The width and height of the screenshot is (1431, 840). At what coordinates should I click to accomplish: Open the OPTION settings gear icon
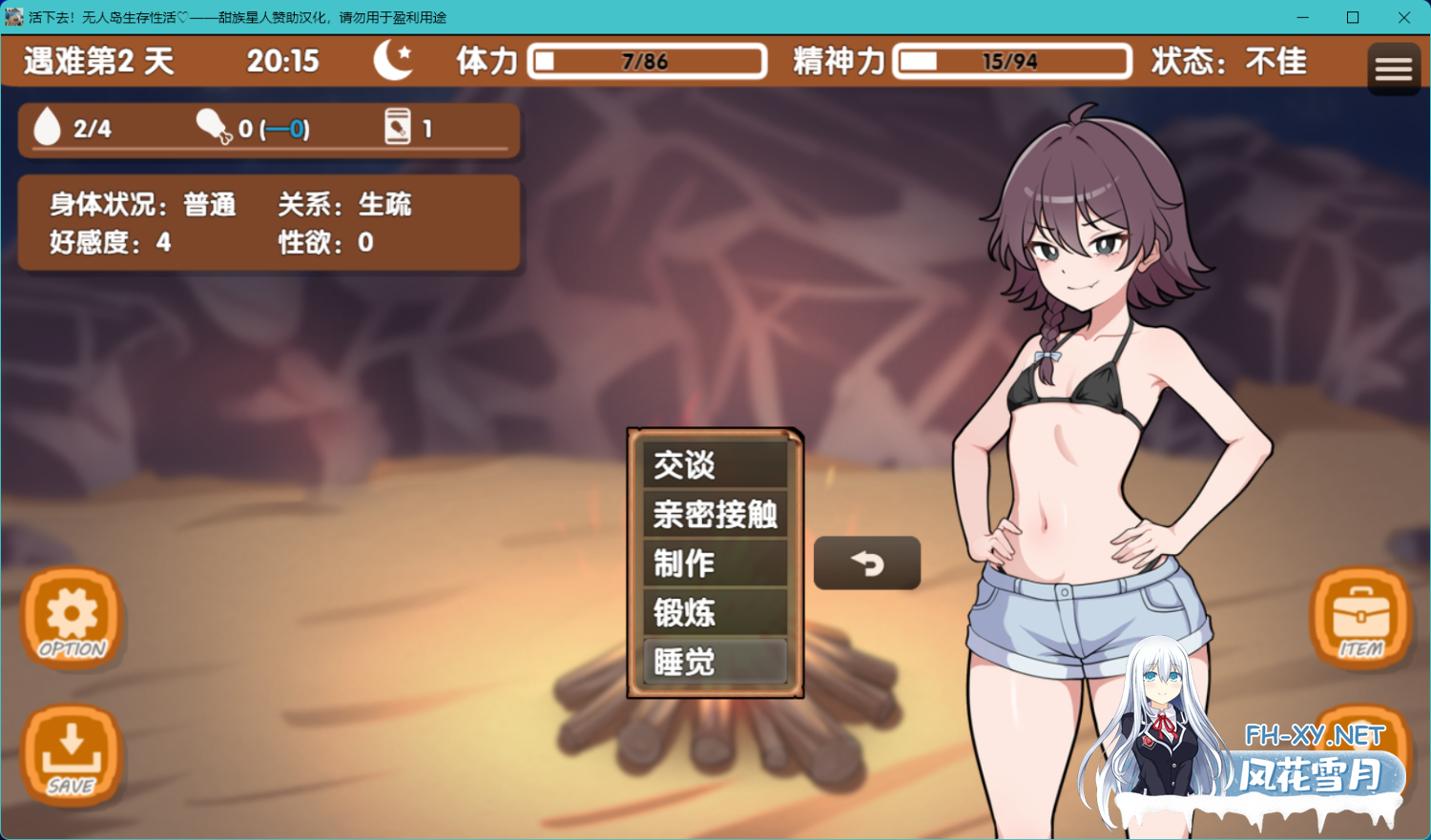click(72, 618)
